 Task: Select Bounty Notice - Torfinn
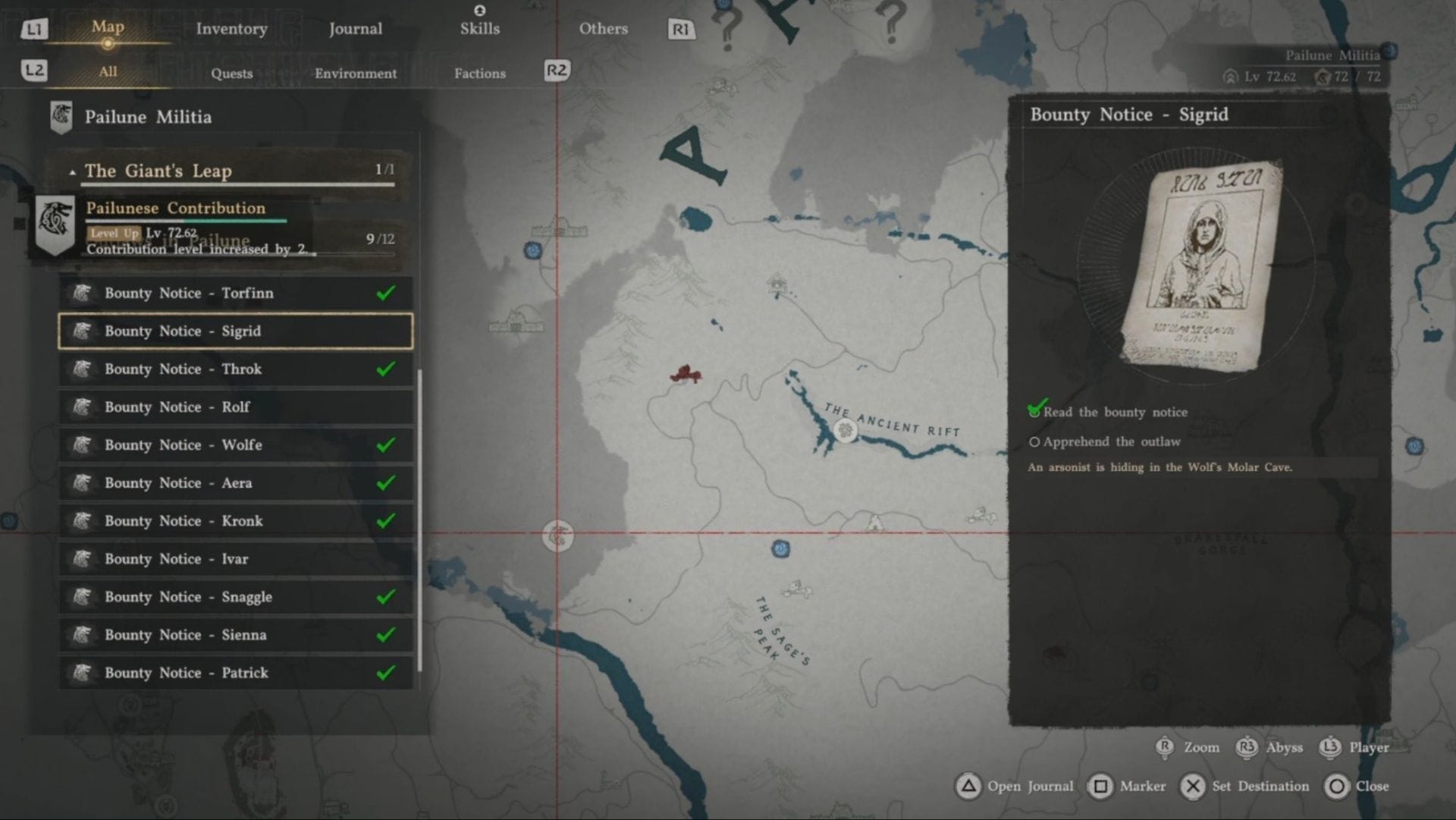pyautogui.click(x=235, y=294)
